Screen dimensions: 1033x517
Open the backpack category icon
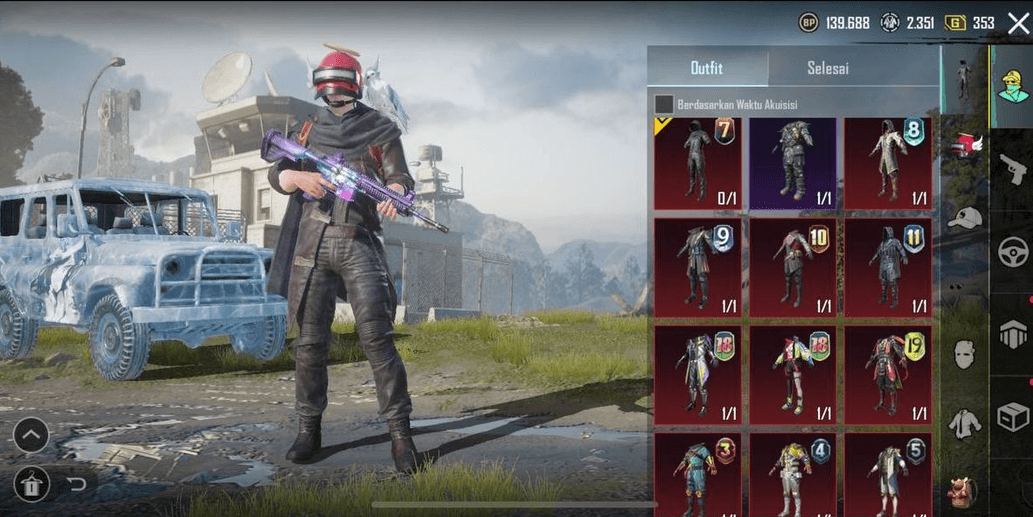(964, 491)
